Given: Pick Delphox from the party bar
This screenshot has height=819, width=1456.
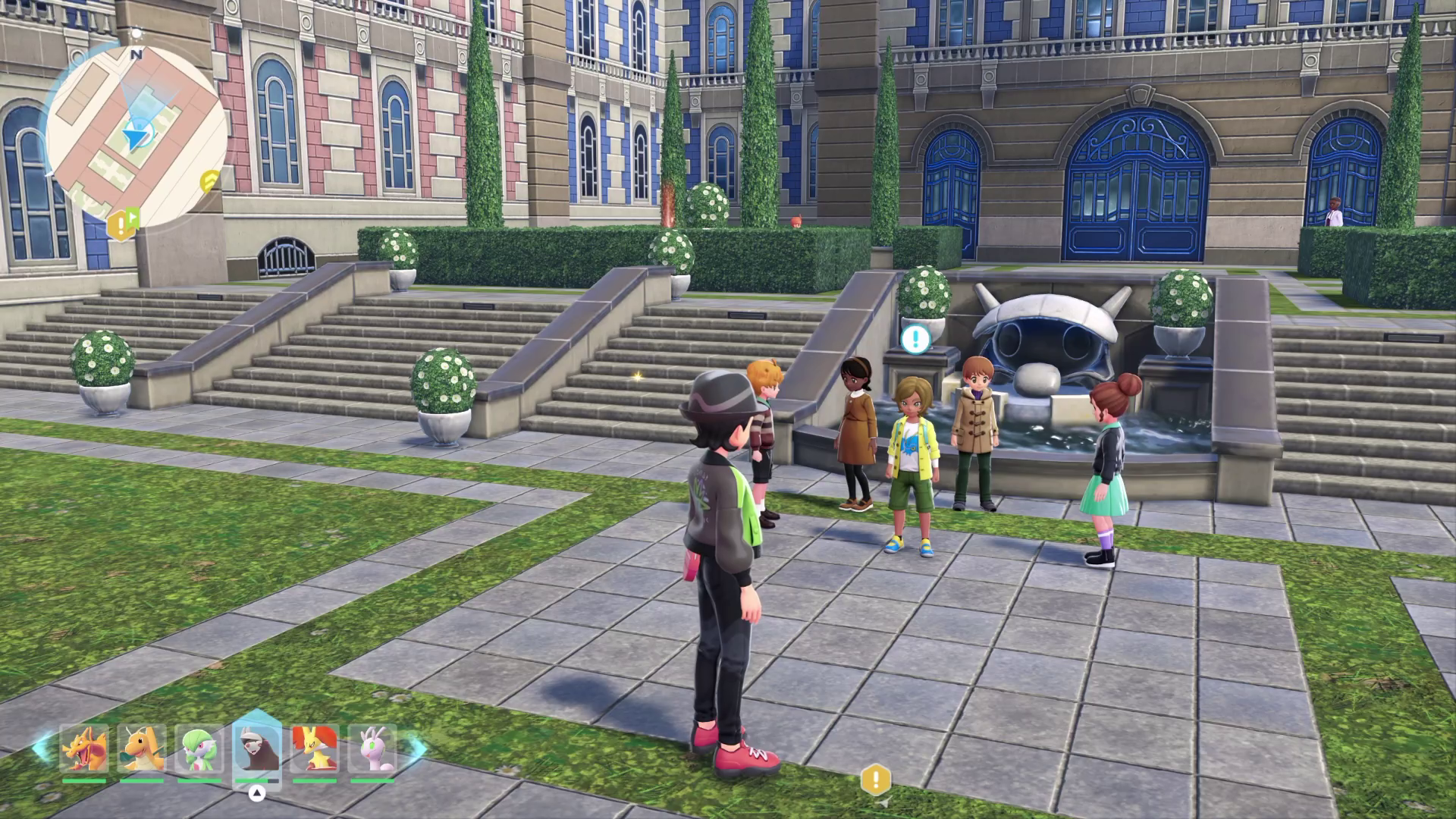Looking at the screenshot, I should coord(315,749).
